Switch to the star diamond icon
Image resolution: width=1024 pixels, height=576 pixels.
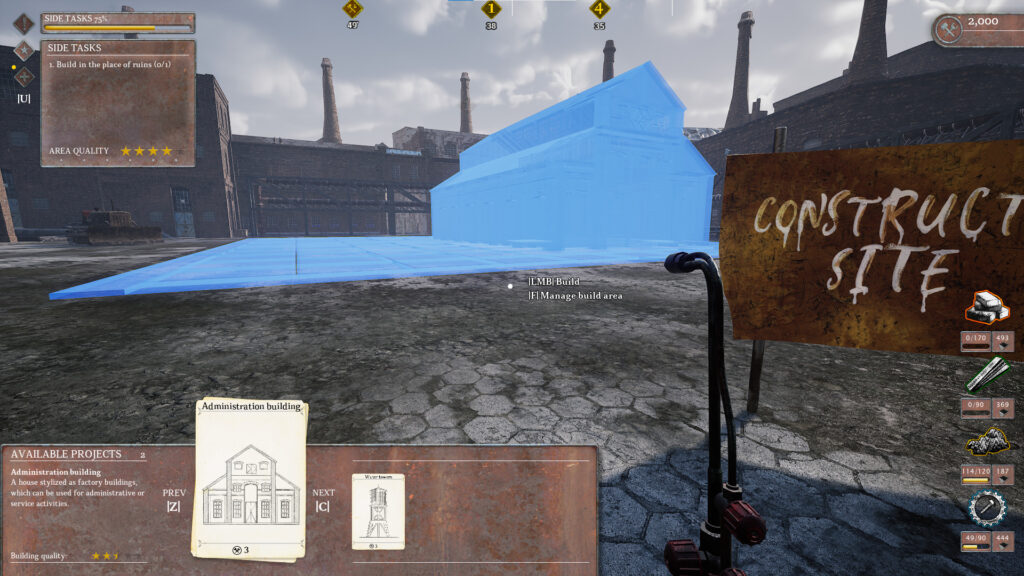coord(24,49)
